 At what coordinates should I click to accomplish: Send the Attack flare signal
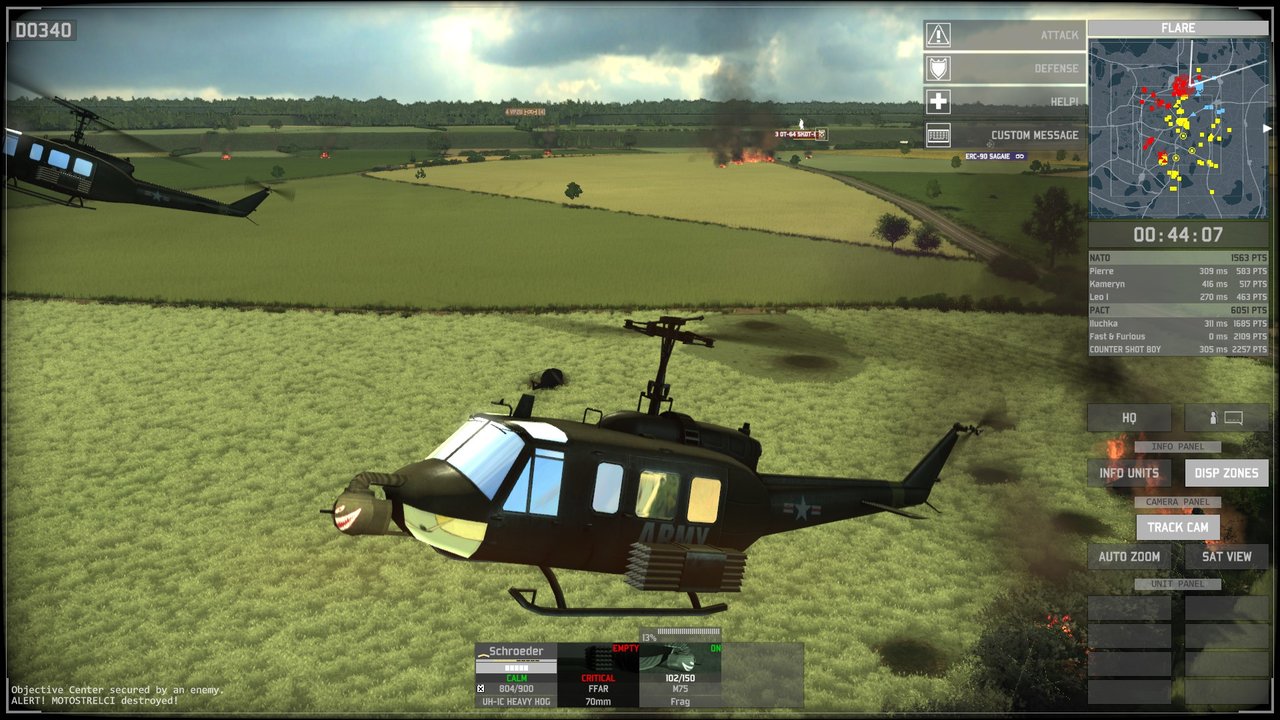[x=1004, y=35]
